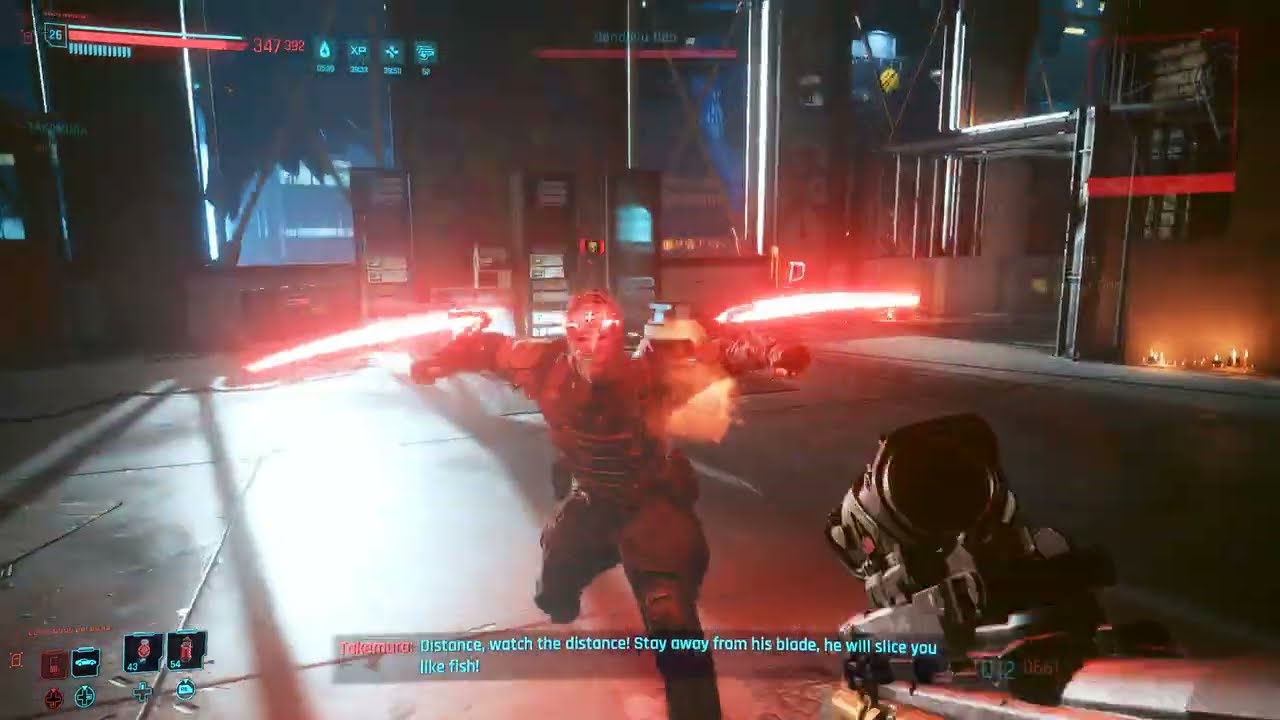Toggle the green cross vehicle indicator
1280x720 pixels.
(x=84, y=697)
